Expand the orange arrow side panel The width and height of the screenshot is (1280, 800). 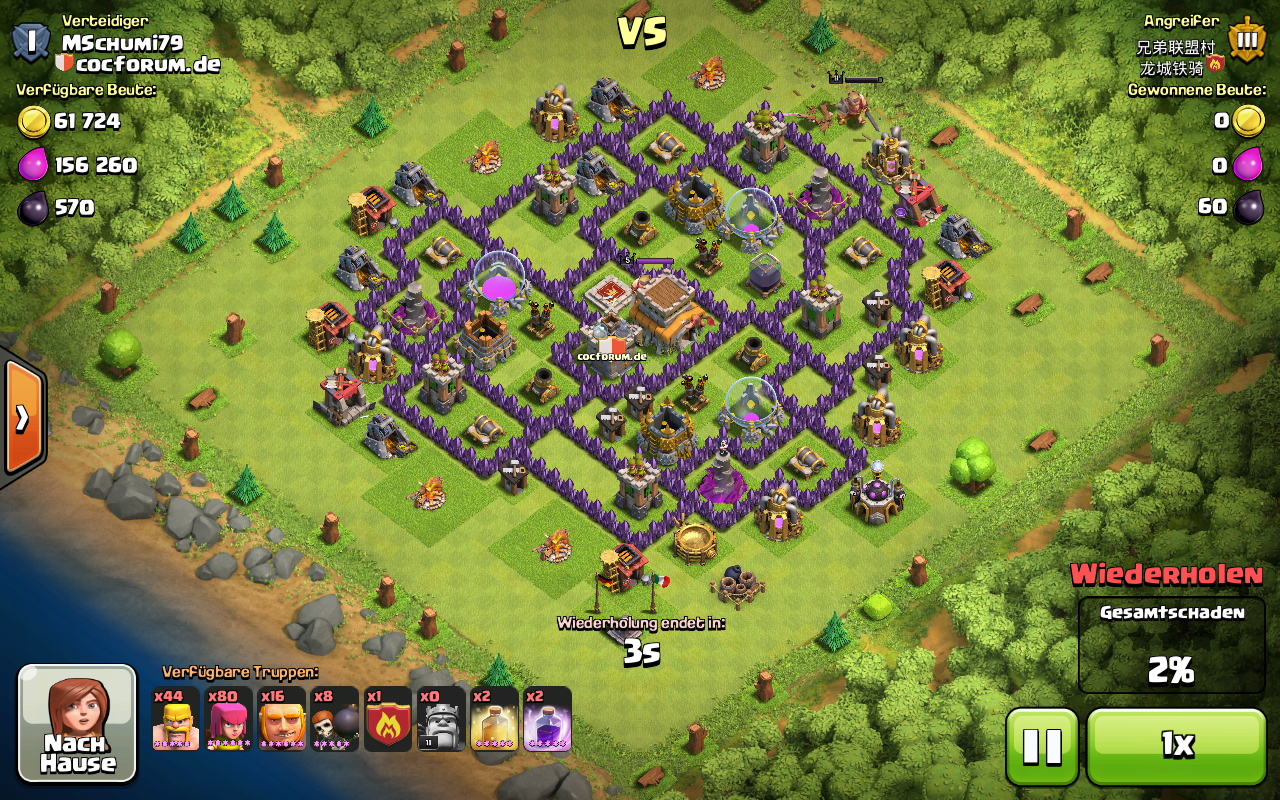[22, 418]
